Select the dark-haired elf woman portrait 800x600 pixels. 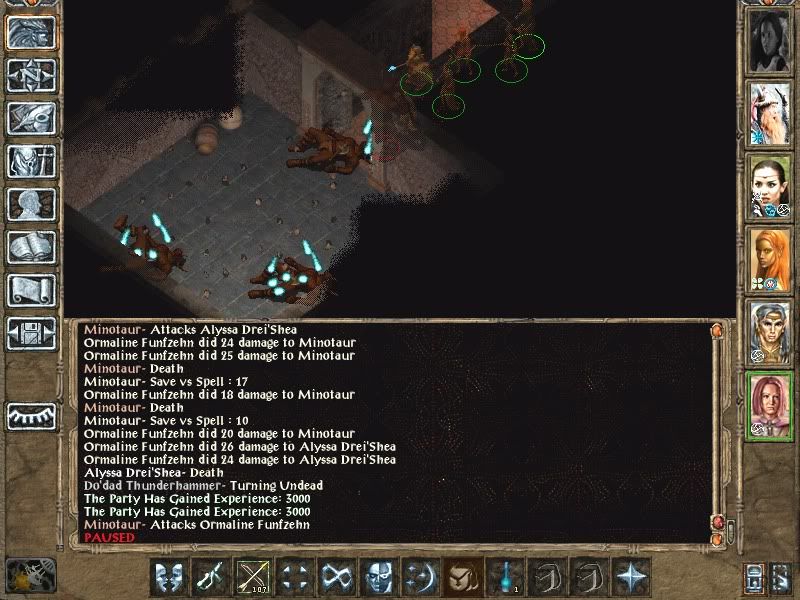point(770,187)
